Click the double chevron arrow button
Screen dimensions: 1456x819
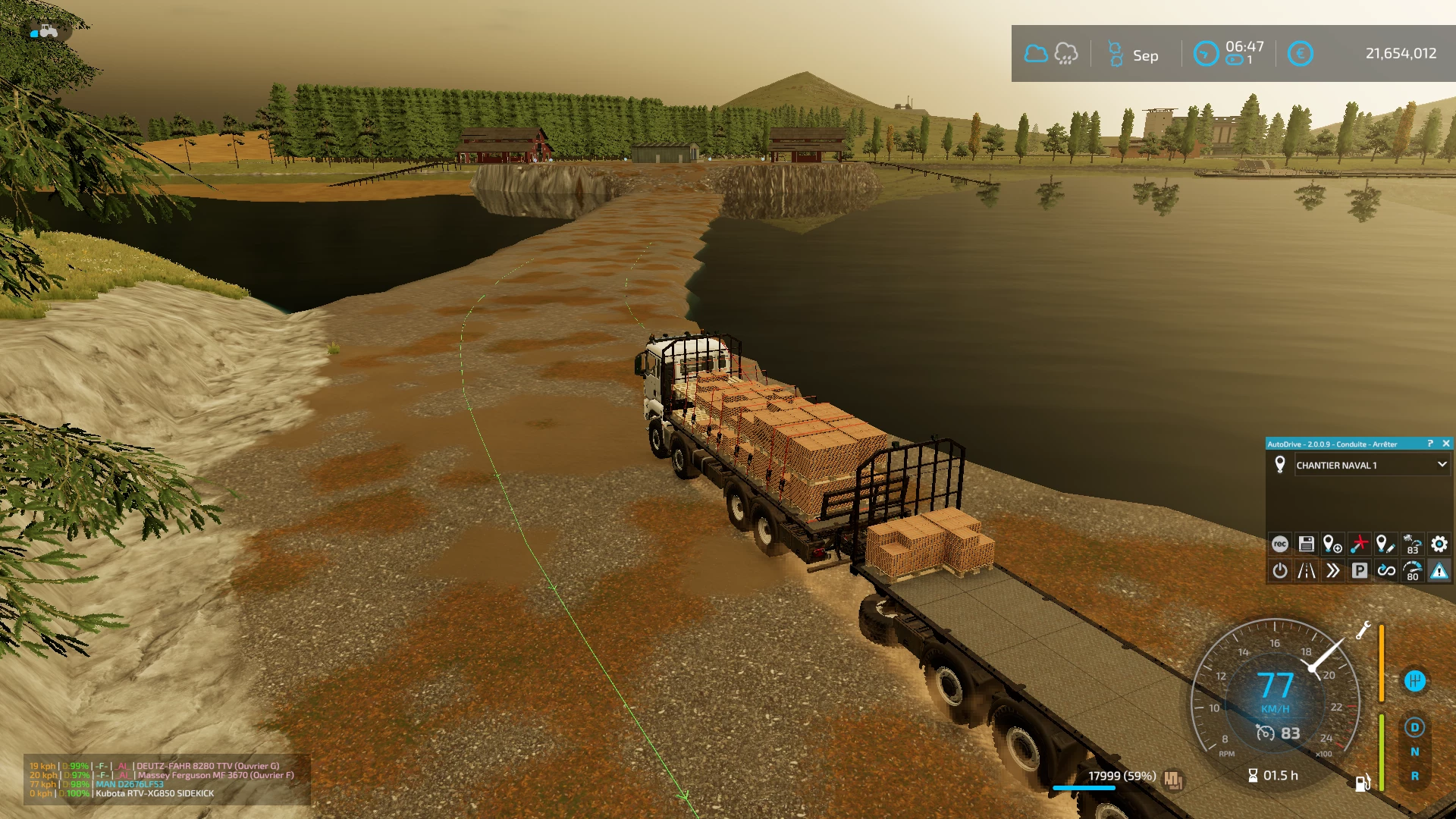pyautogui.click(x=1332, y=570)
